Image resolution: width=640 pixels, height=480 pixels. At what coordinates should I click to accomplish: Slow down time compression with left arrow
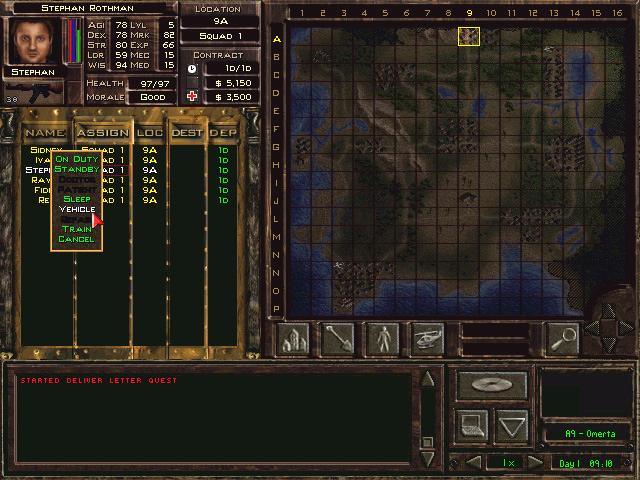point(473,463)
